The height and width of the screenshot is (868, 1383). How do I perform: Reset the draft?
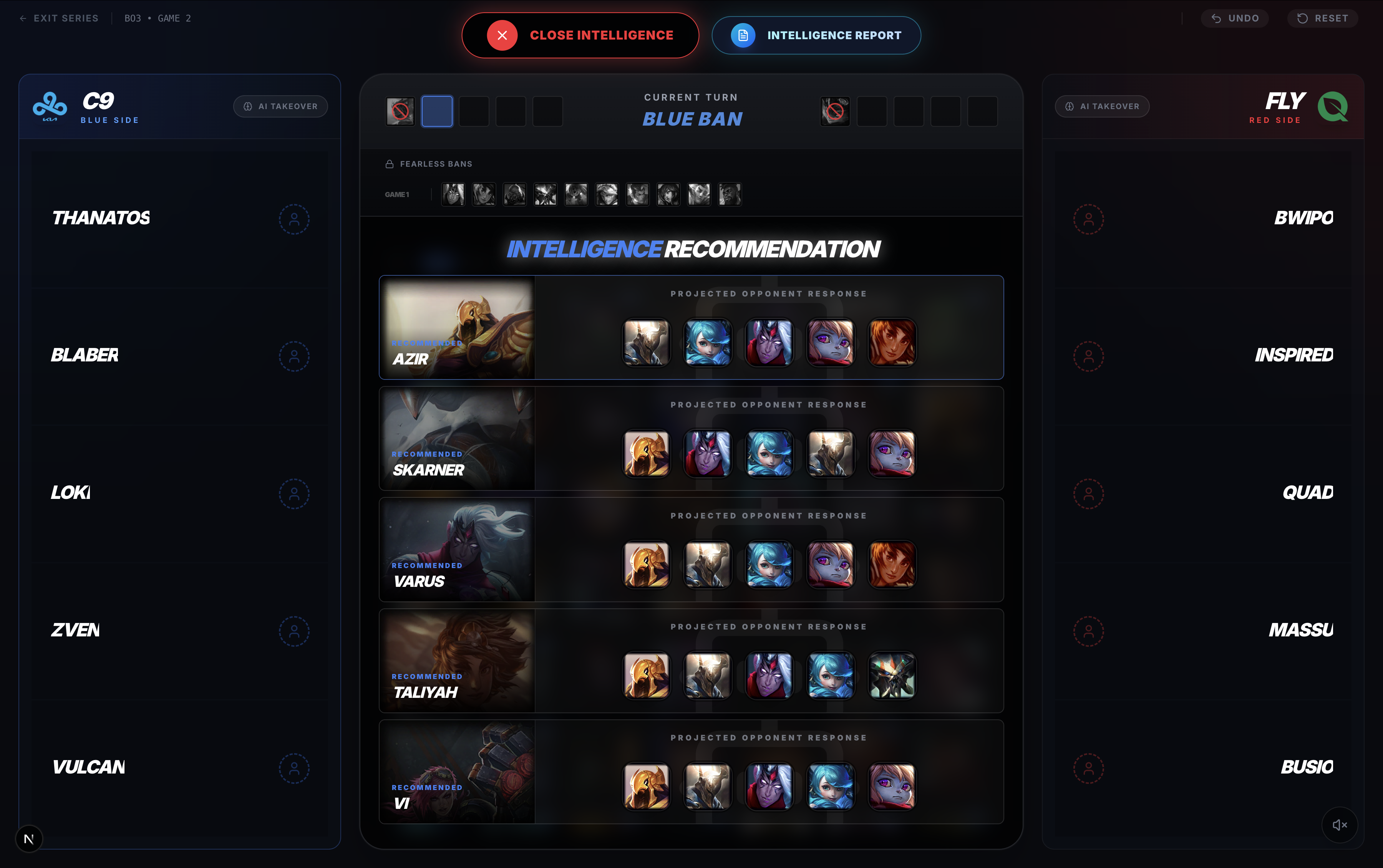coord(1322,18)
